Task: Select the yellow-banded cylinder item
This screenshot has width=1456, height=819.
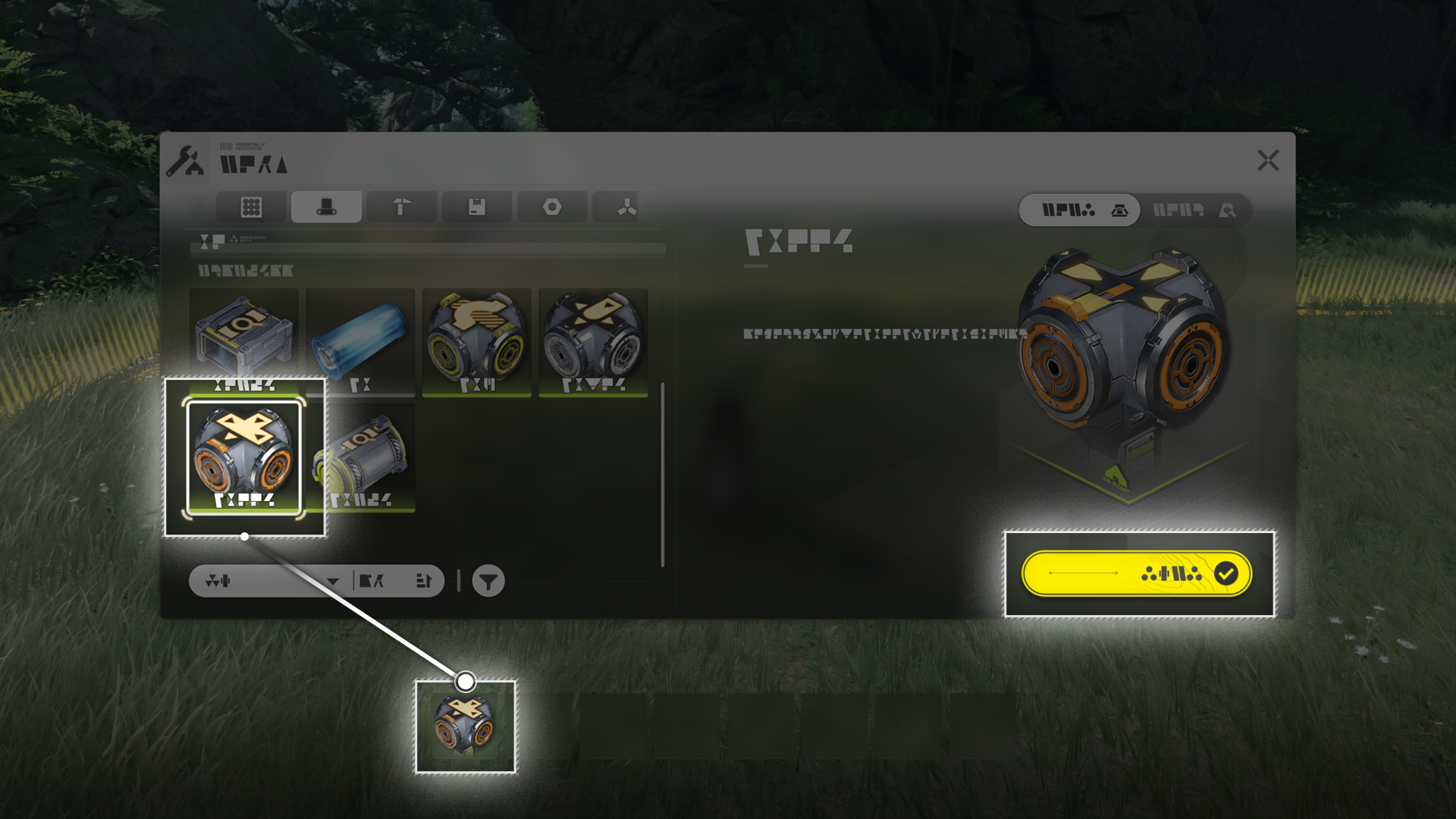Action: coord(360,458)
